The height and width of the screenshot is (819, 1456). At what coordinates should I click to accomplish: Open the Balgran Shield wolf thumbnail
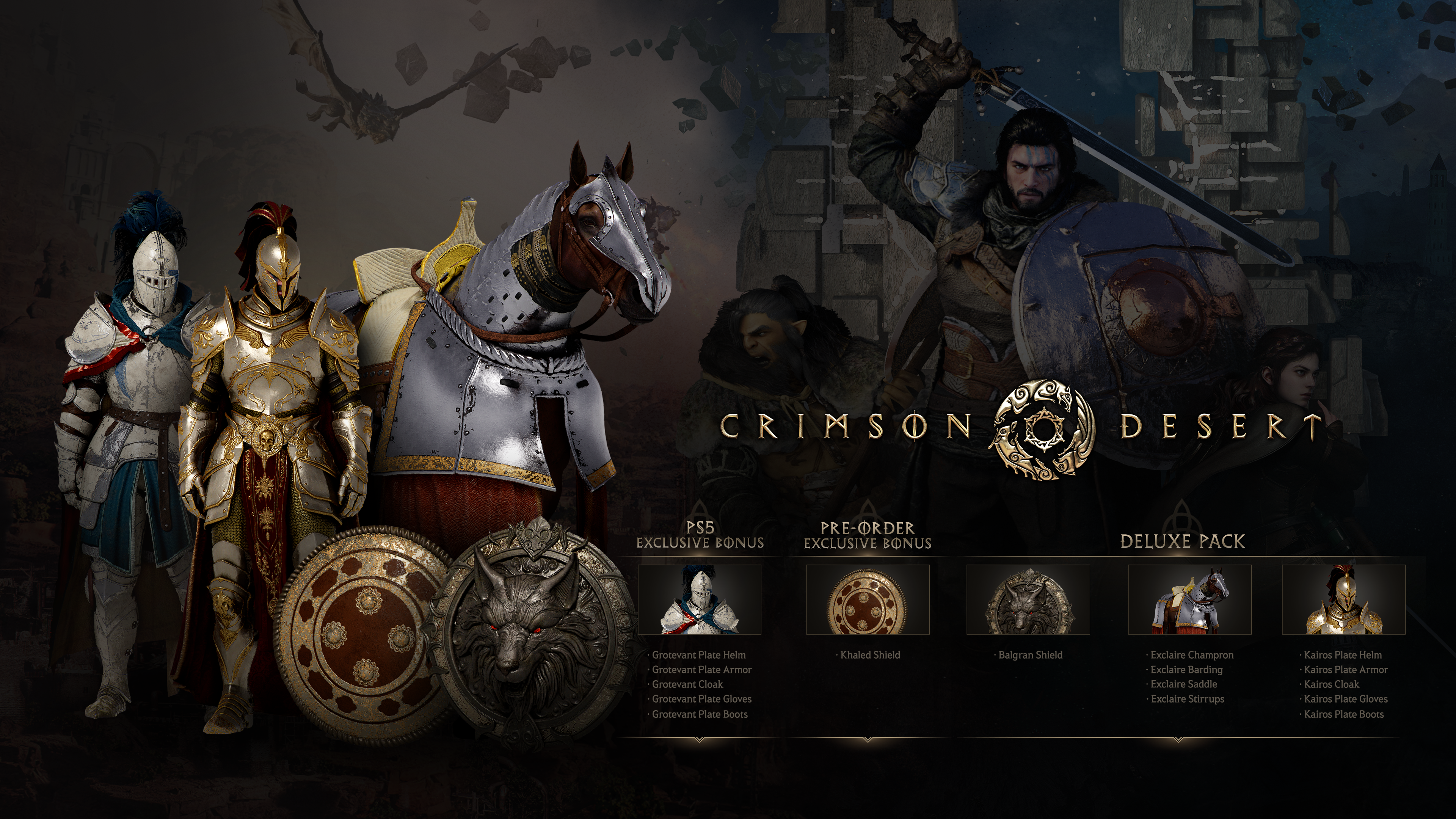pyautogui.click(x=1028, y=600)
